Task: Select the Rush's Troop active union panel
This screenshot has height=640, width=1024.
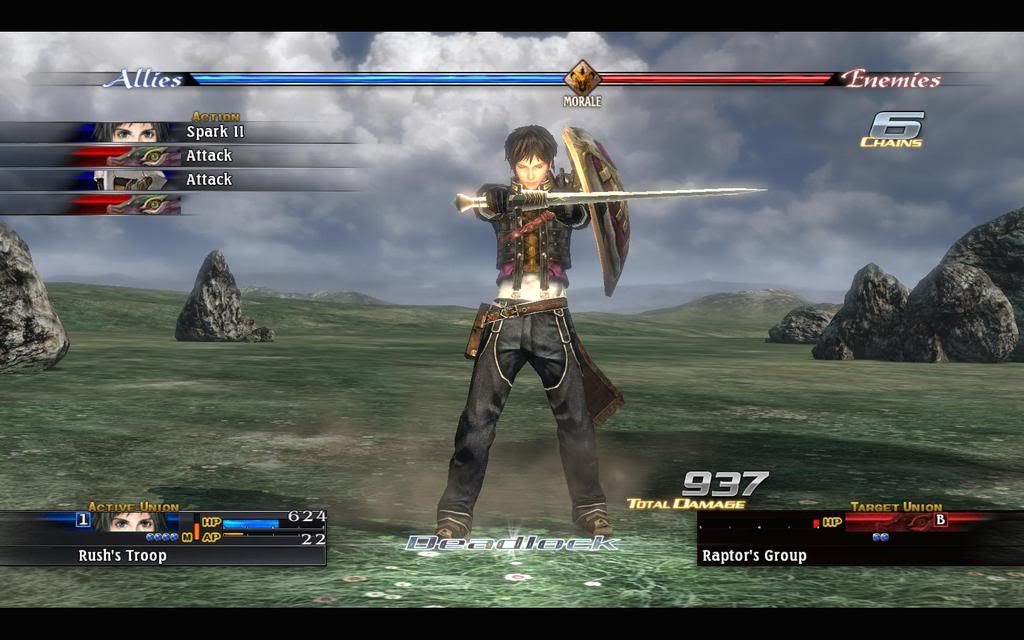Action: [163, 538]
